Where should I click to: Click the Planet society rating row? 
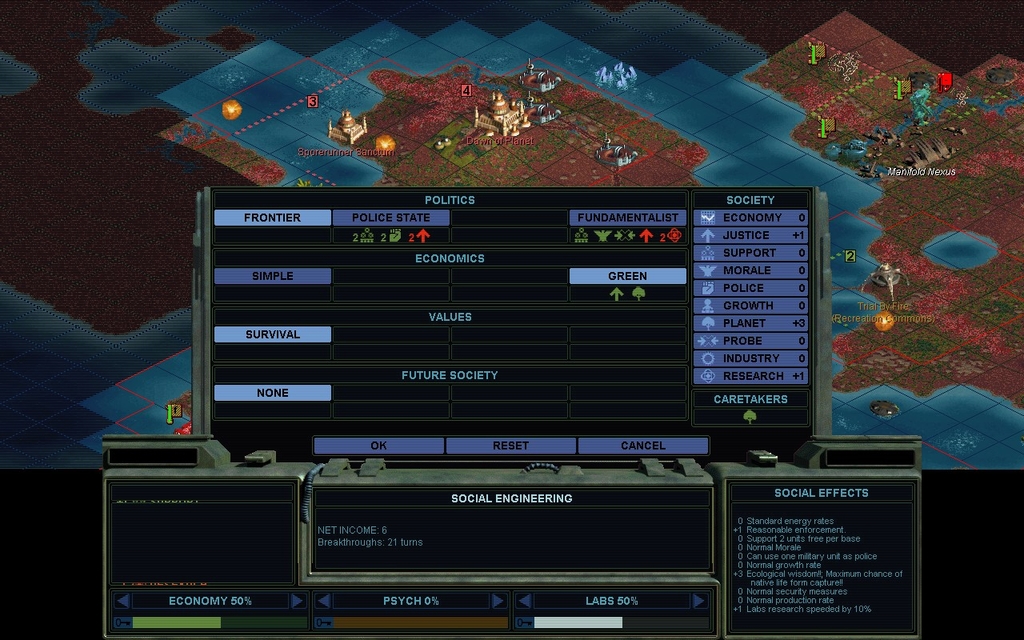point(750,323)
